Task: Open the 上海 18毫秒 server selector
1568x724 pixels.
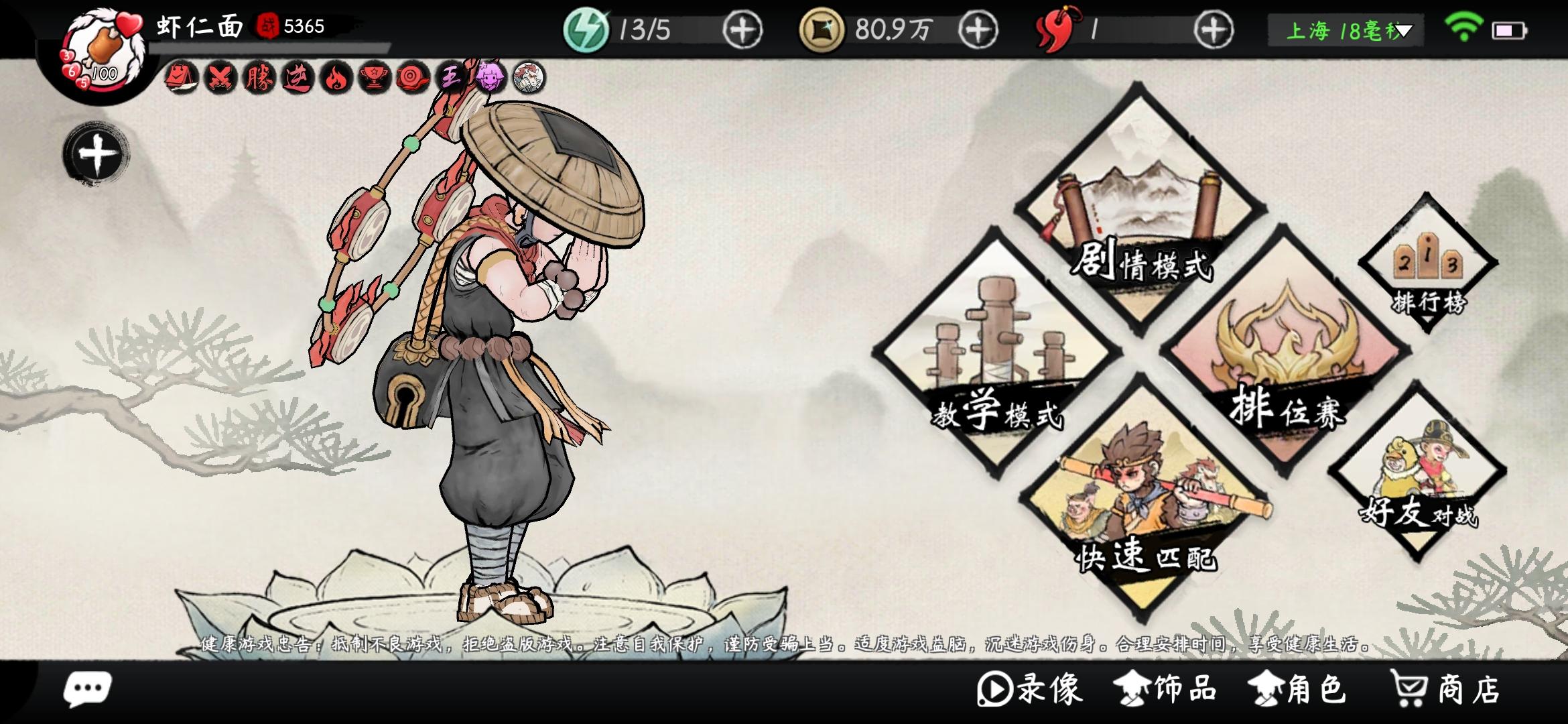Action: 1344,29
